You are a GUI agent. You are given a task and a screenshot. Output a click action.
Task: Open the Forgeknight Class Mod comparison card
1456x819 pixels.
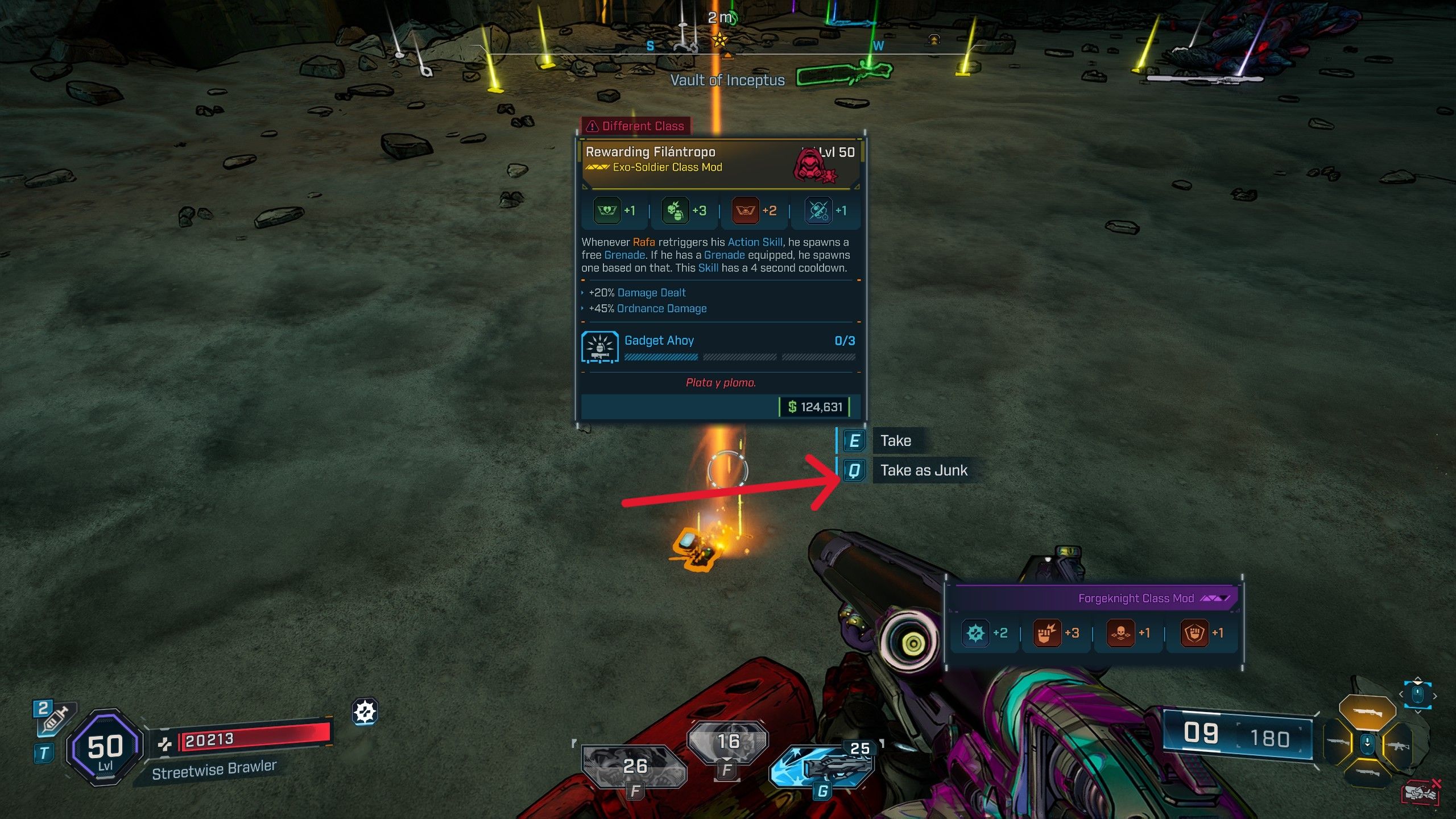pyautogui.click(x=1135, y=598)
